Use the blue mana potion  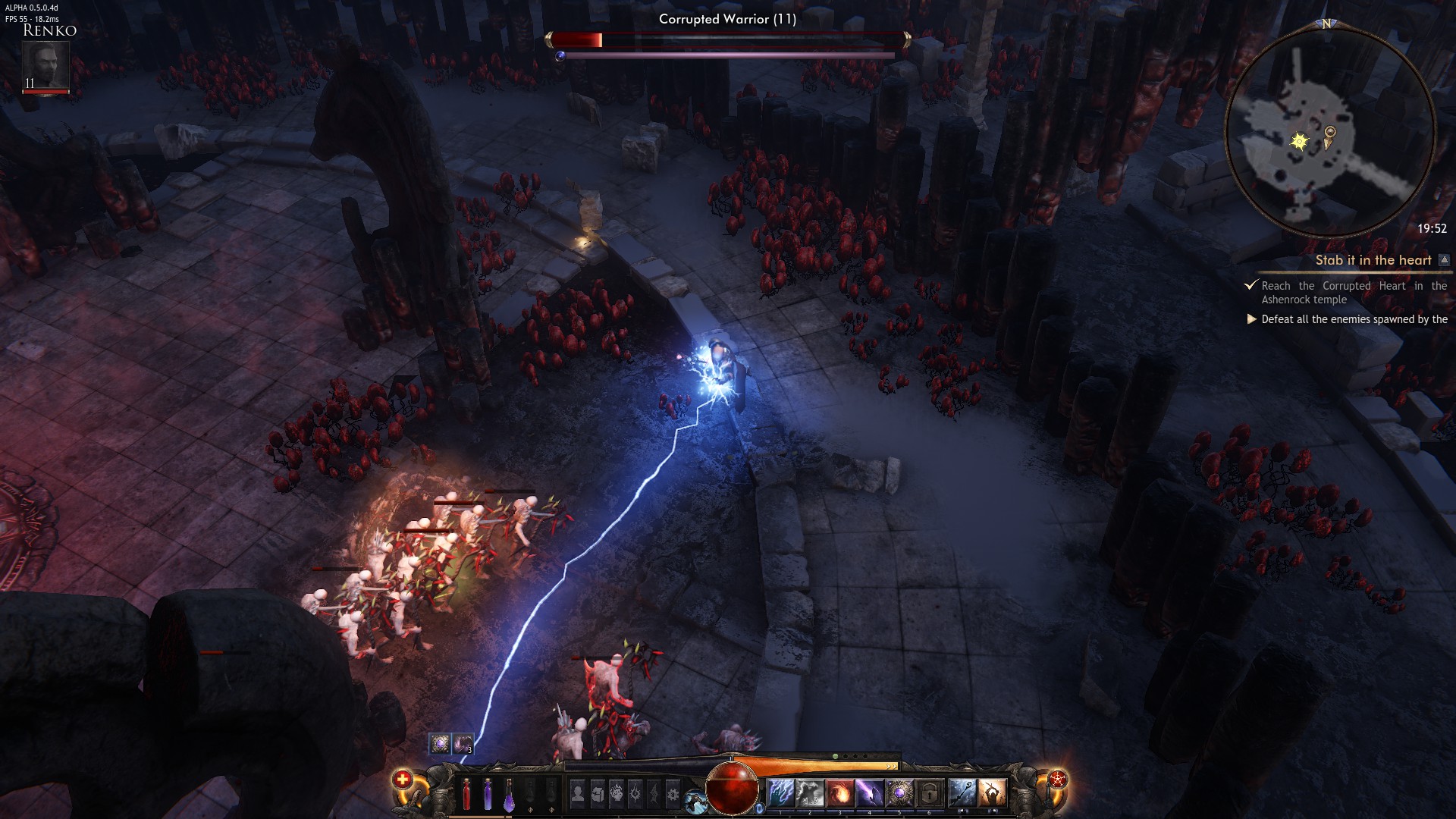click(488, 794)
